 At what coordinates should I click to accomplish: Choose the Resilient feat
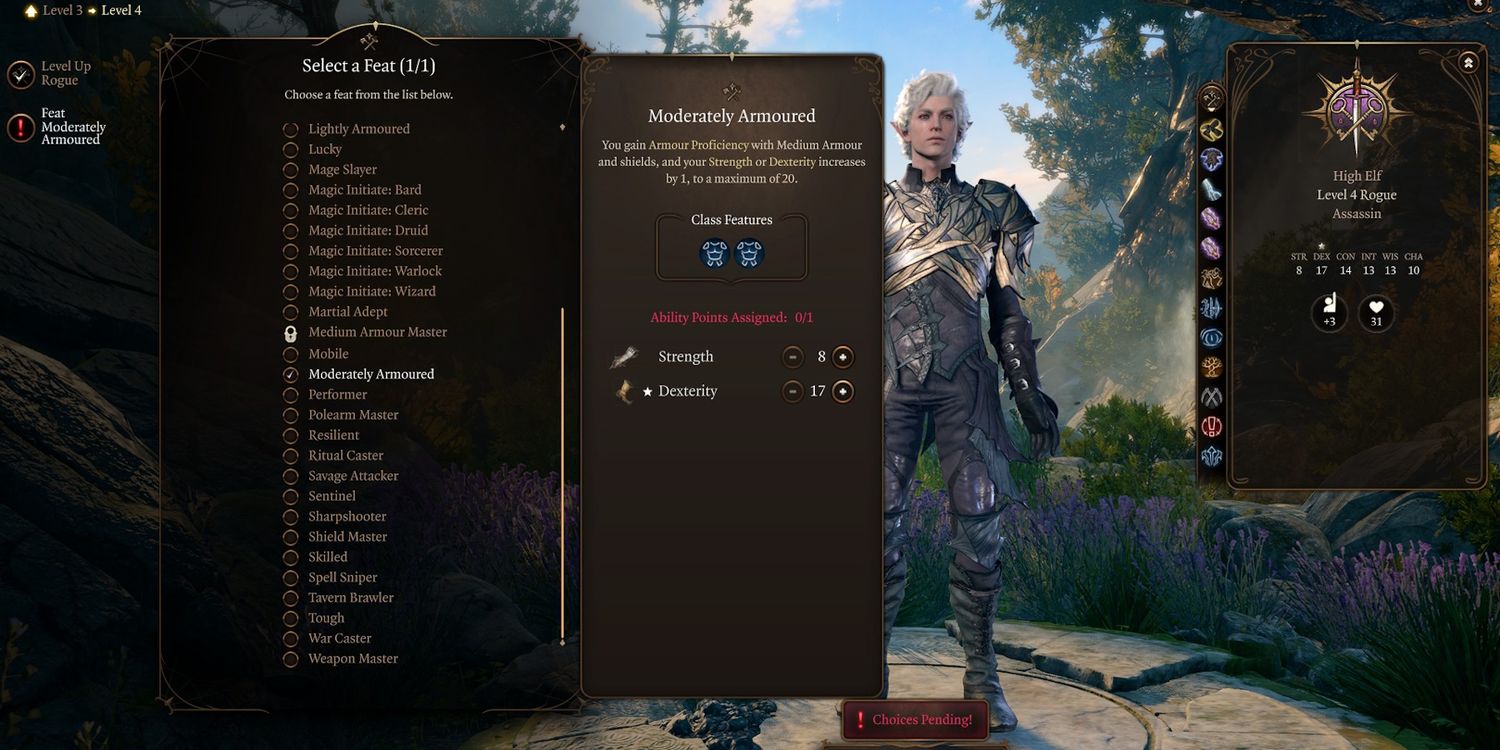(333, 436)
